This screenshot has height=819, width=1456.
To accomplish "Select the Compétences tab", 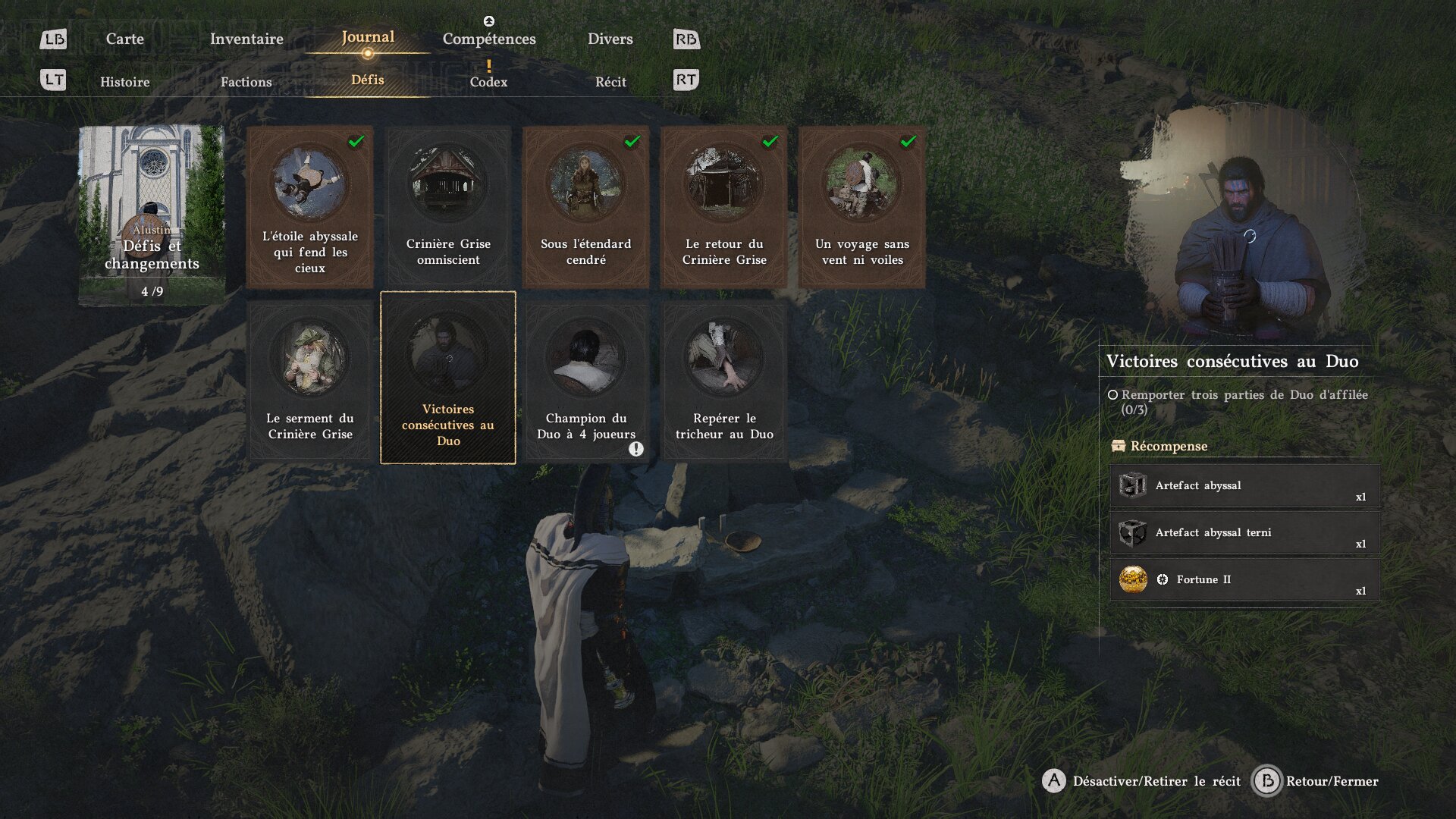I will click(x=489, y=39).
